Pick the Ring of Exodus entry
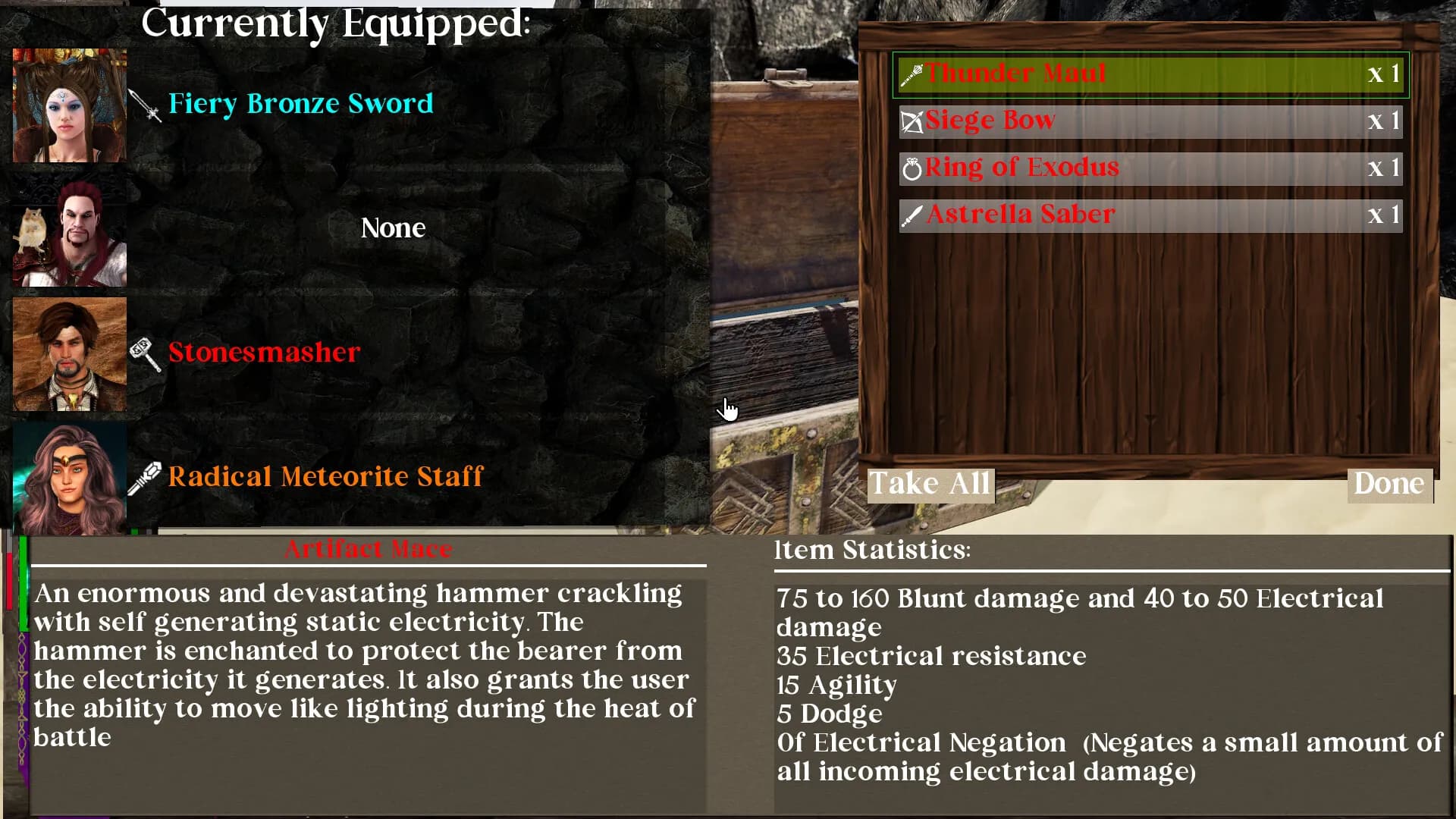This screenshot has height=819, width=1456. tap(1150, 168)
